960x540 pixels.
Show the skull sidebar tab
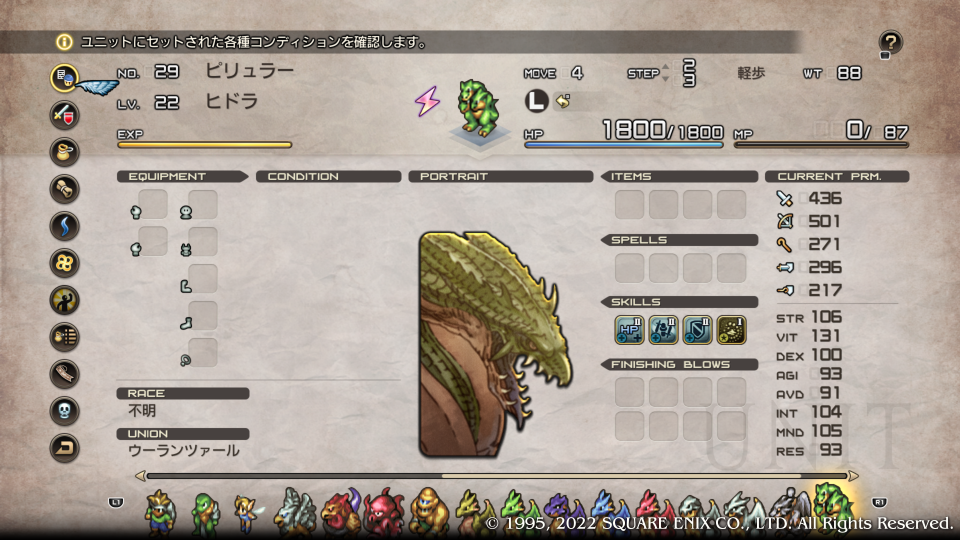pos(65,410)
